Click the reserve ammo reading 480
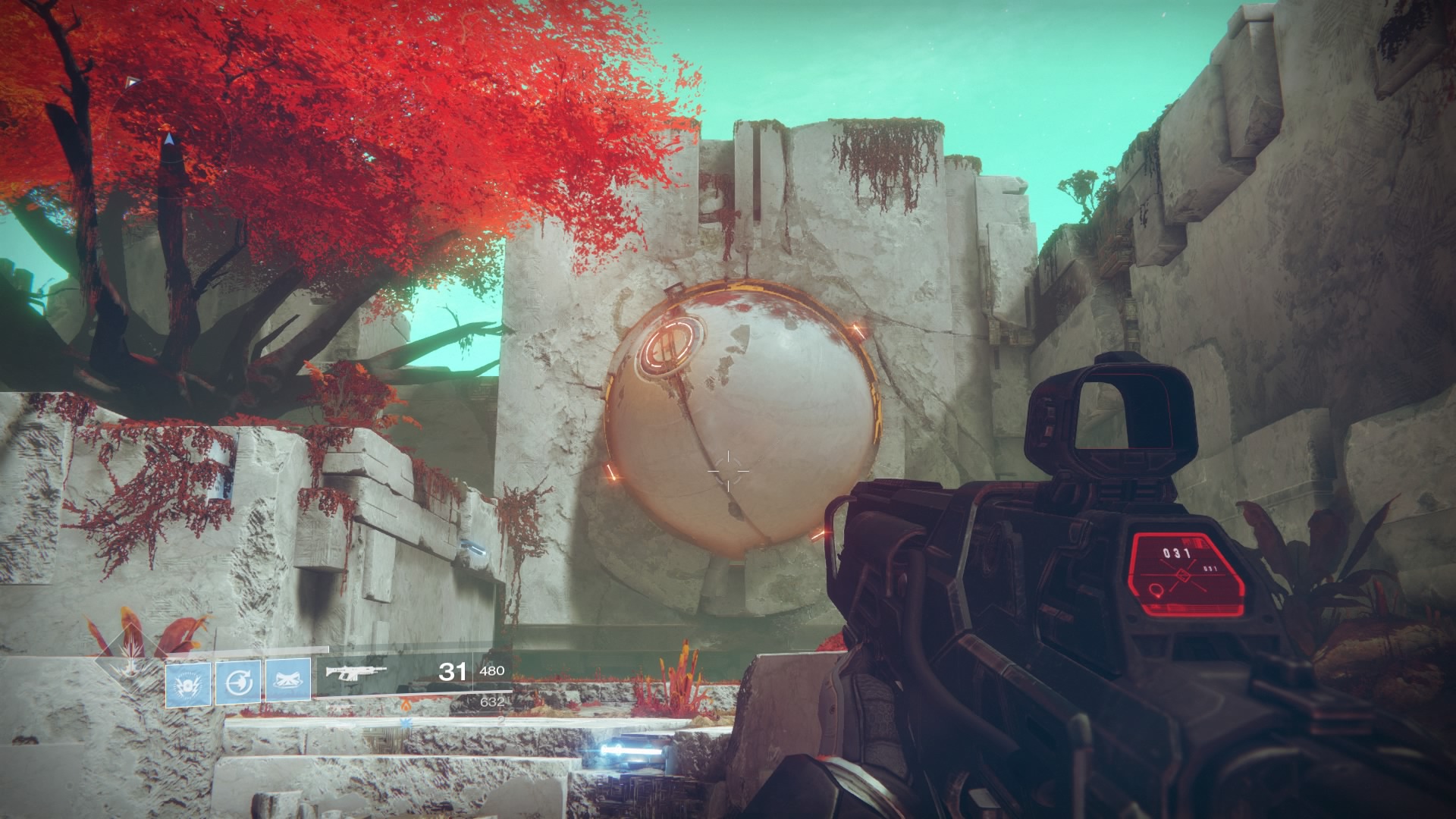The width and height of the screenshot is (1456, 819). [x=492, y=671]
